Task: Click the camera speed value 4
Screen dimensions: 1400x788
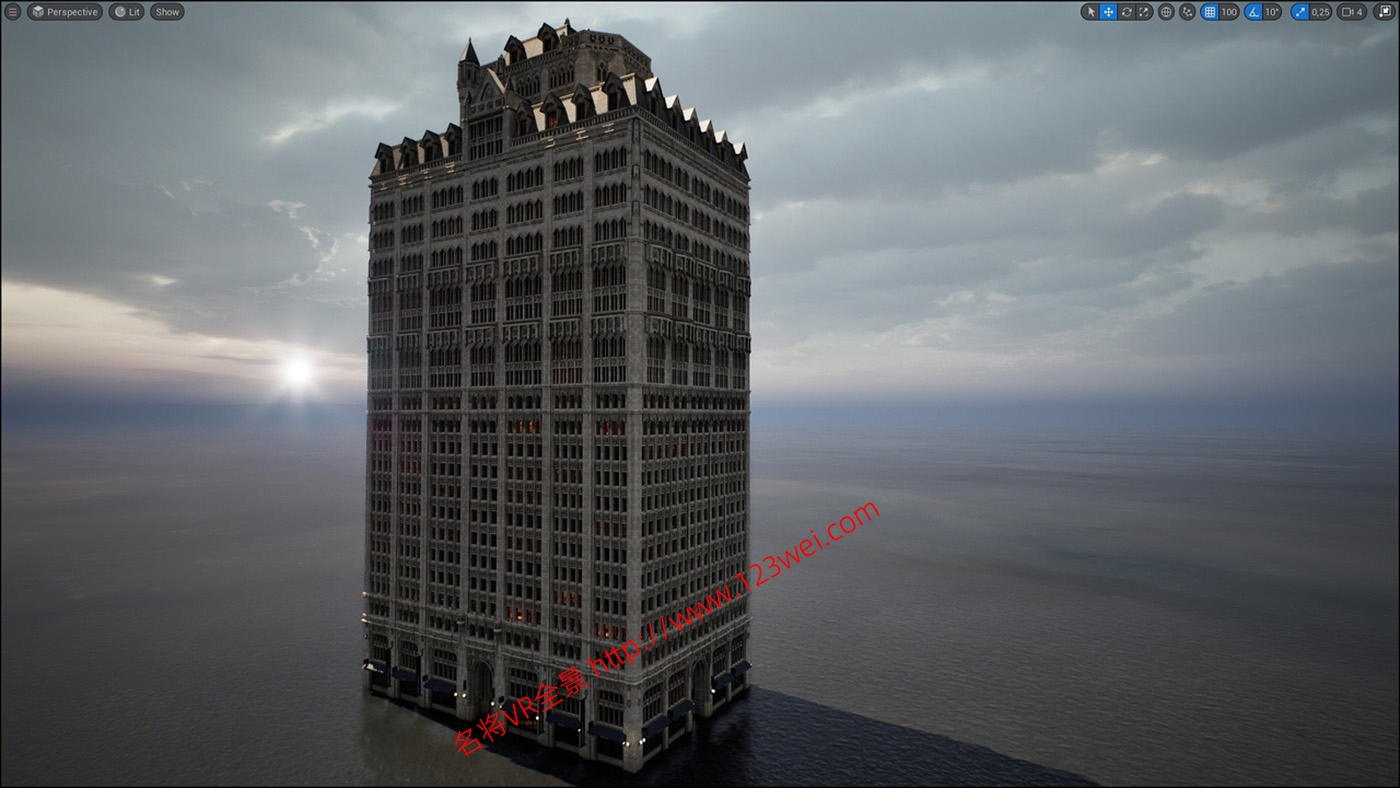Action: point(1361,12)
